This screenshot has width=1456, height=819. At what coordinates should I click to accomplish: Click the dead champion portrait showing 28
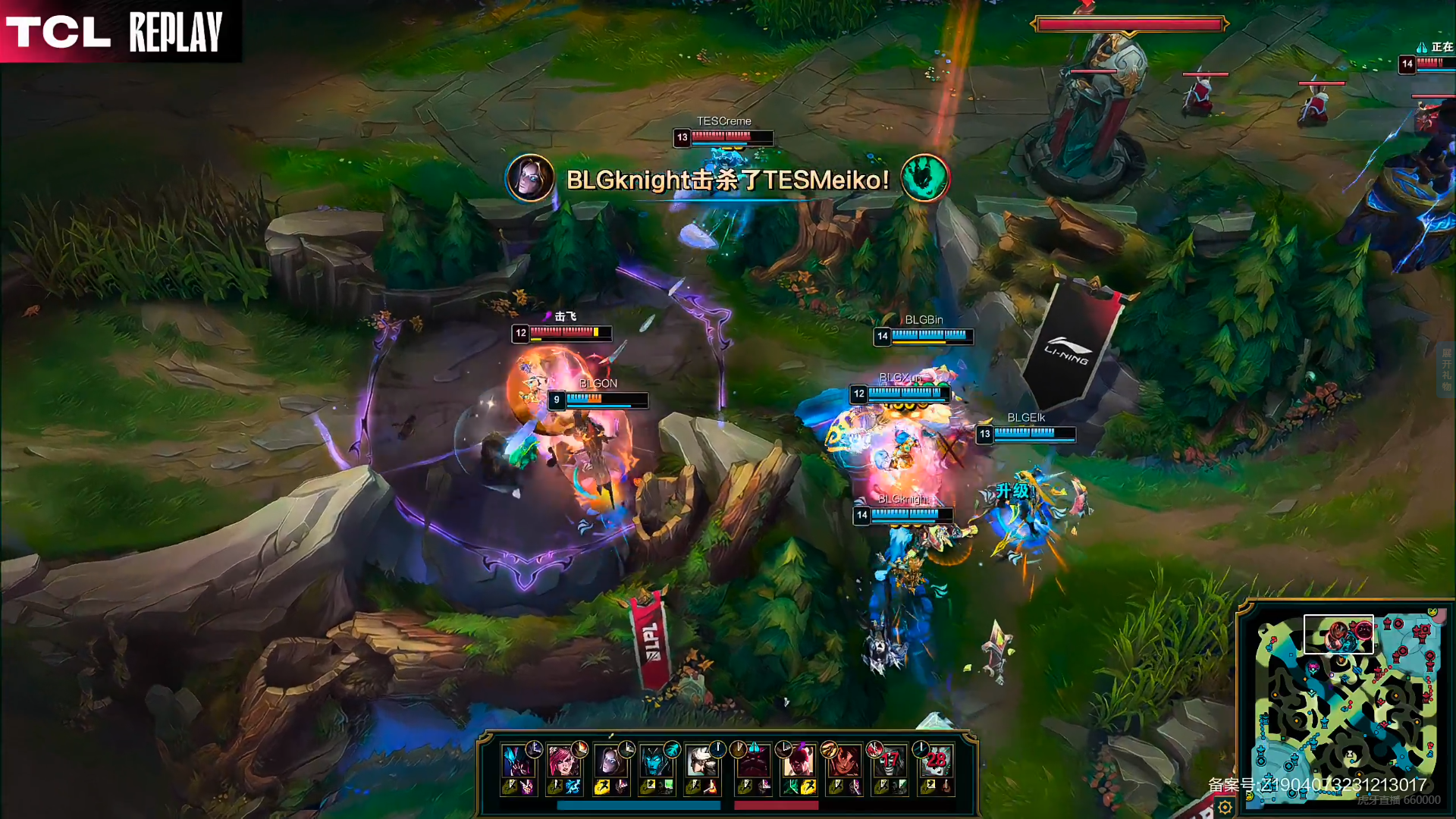tap(935, 761)
